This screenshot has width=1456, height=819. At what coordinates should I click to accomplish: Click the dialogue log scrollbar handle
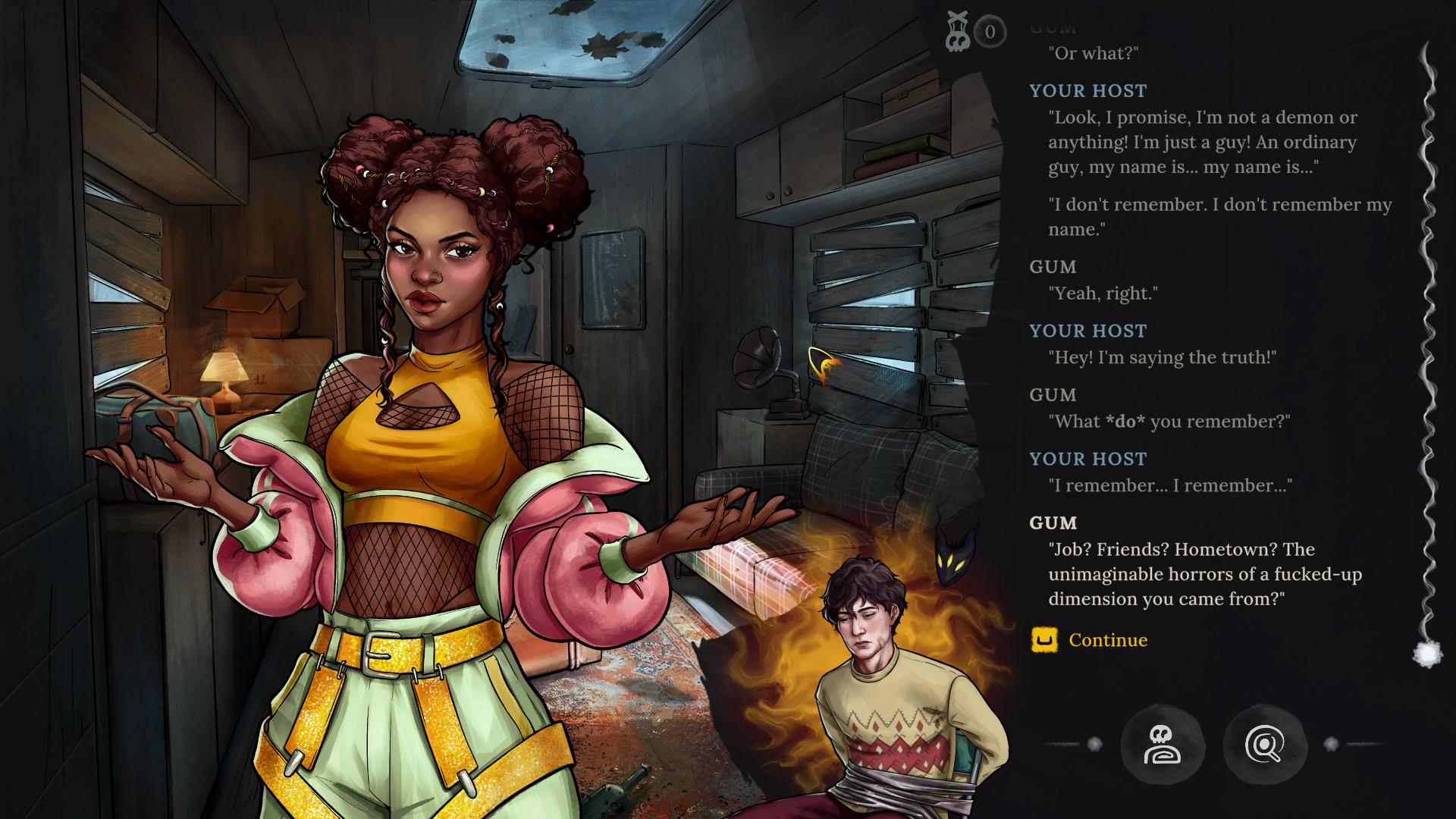pos(1428,653)
